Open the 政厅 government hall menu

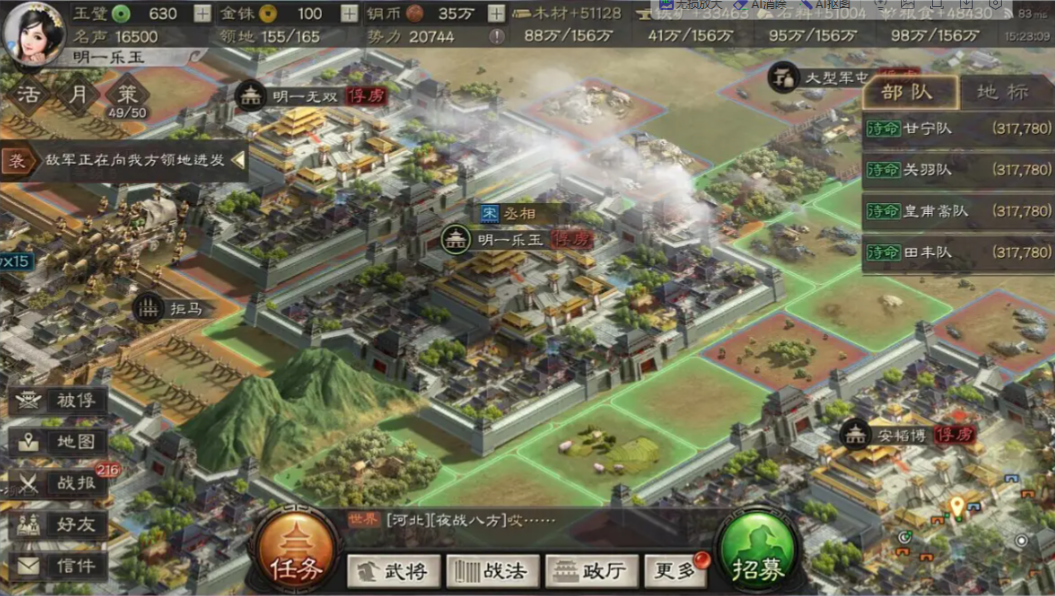[x=590, y=571]
